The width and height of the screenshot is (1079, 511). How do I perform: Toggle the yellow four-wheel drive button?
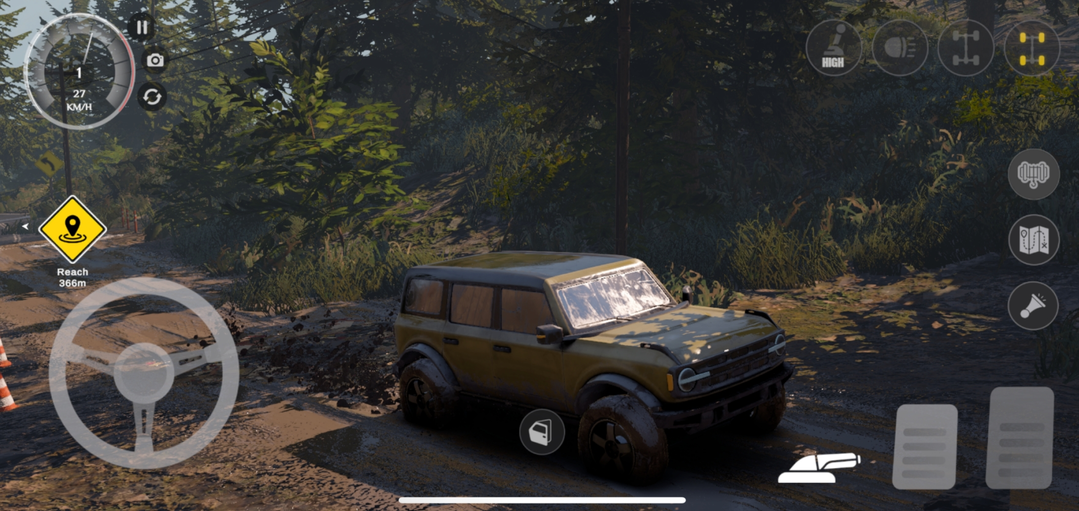[x=1032, y=47]
